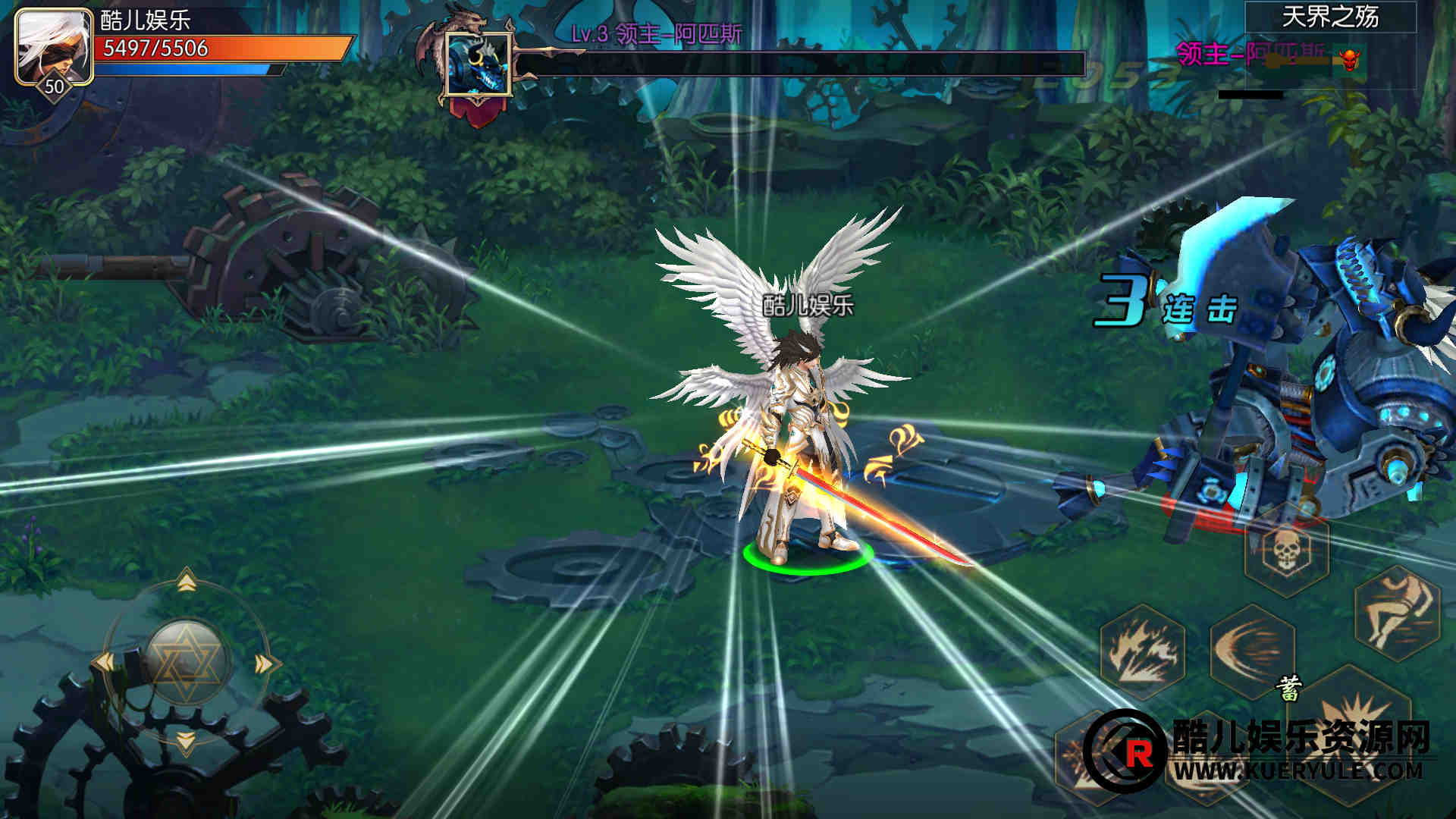Push the joystick's left arrow
Viewport: 1456px width, 819px height.
pyautogui.click(x=105, y=663)
